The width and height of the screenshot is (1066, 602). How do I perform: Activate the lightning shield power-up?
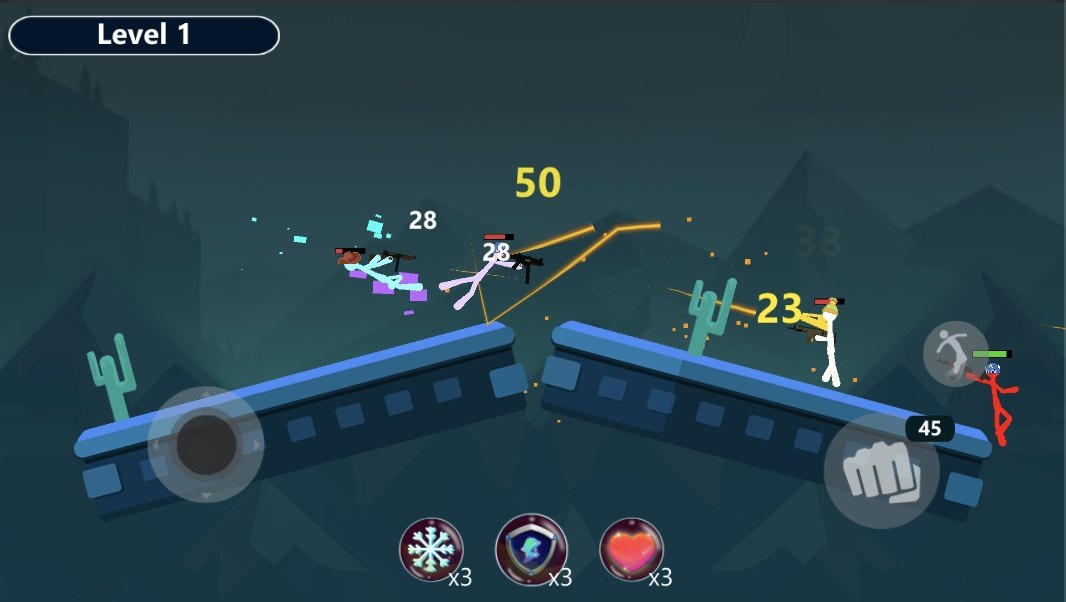click(x=531, y=549)
